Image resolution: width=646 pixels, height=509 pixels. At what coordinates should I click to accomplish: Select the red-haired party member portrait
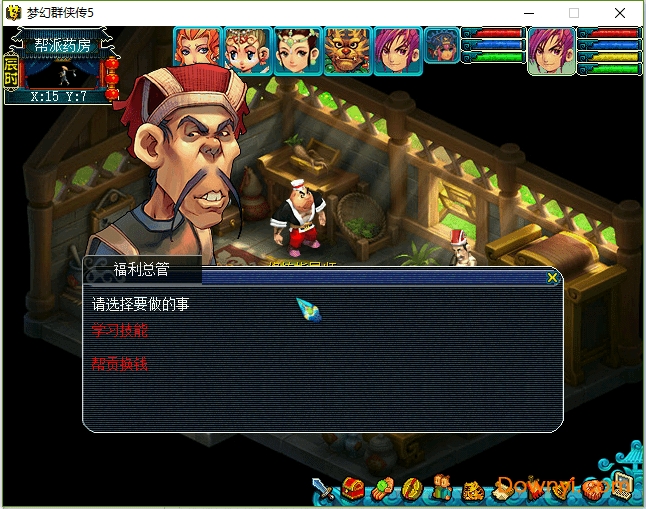(196, 48)
